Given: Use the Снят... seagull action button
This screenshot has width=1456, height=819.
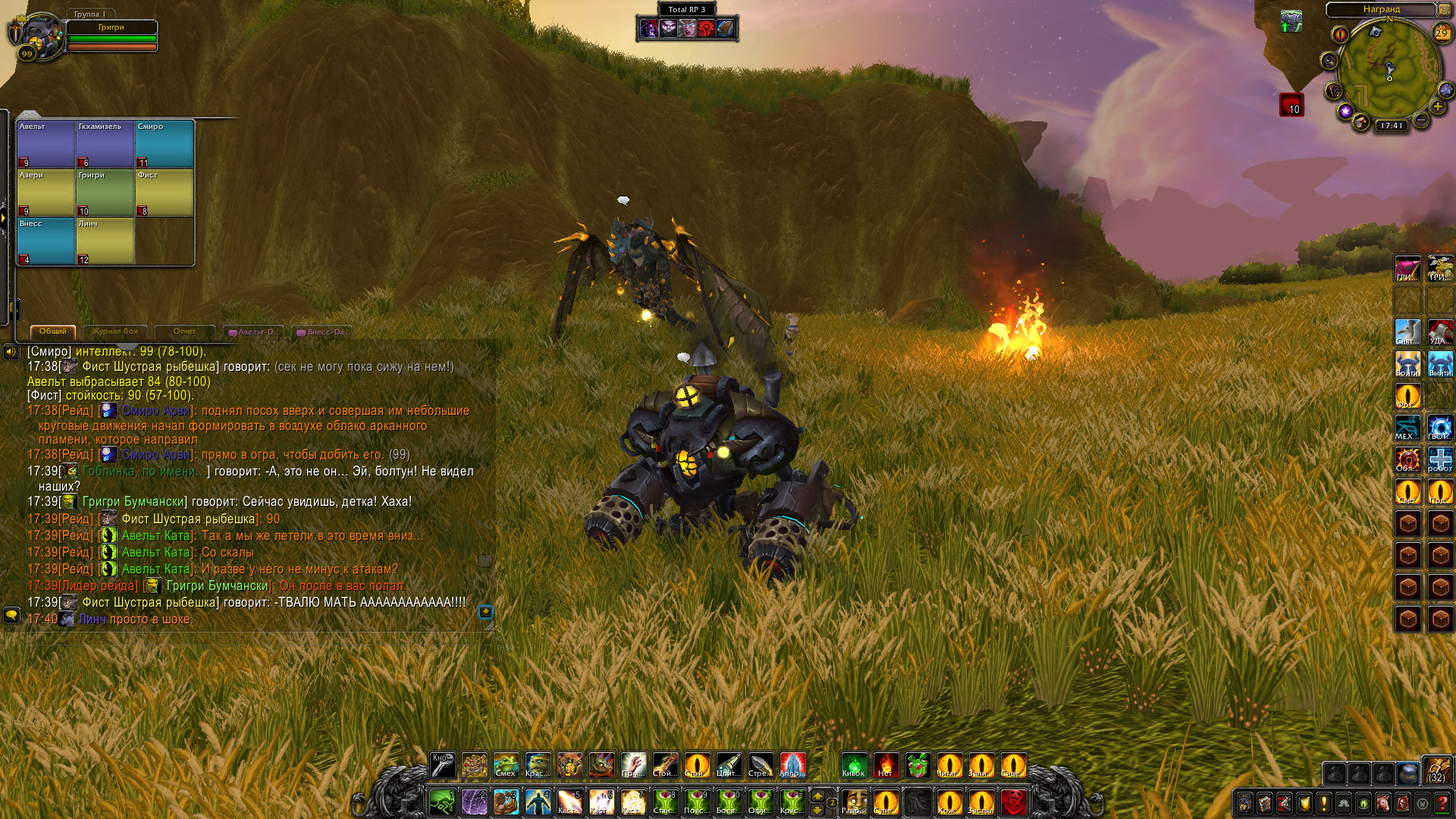Looking at the screenshot, I should tap(1407, 331).
